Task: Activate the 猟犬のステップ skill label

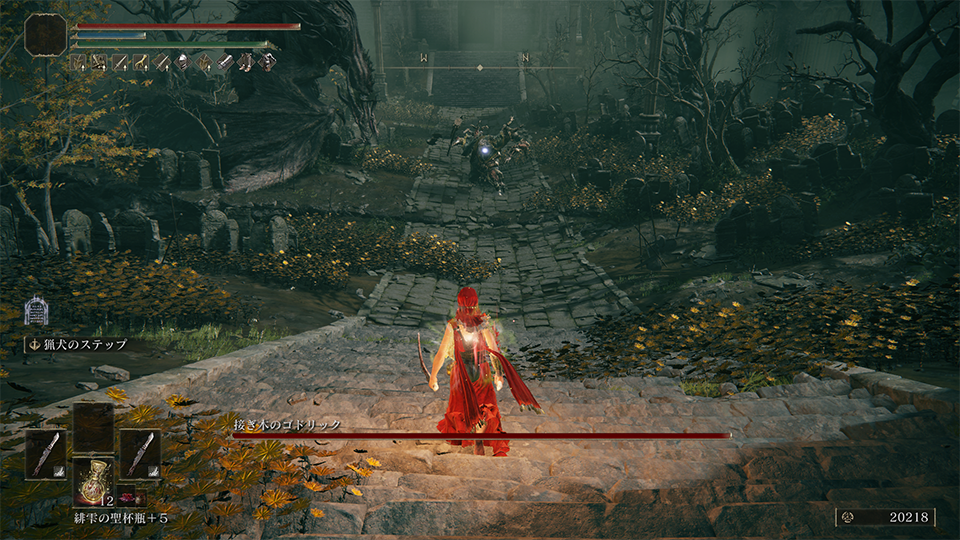Action: [78, 345]
